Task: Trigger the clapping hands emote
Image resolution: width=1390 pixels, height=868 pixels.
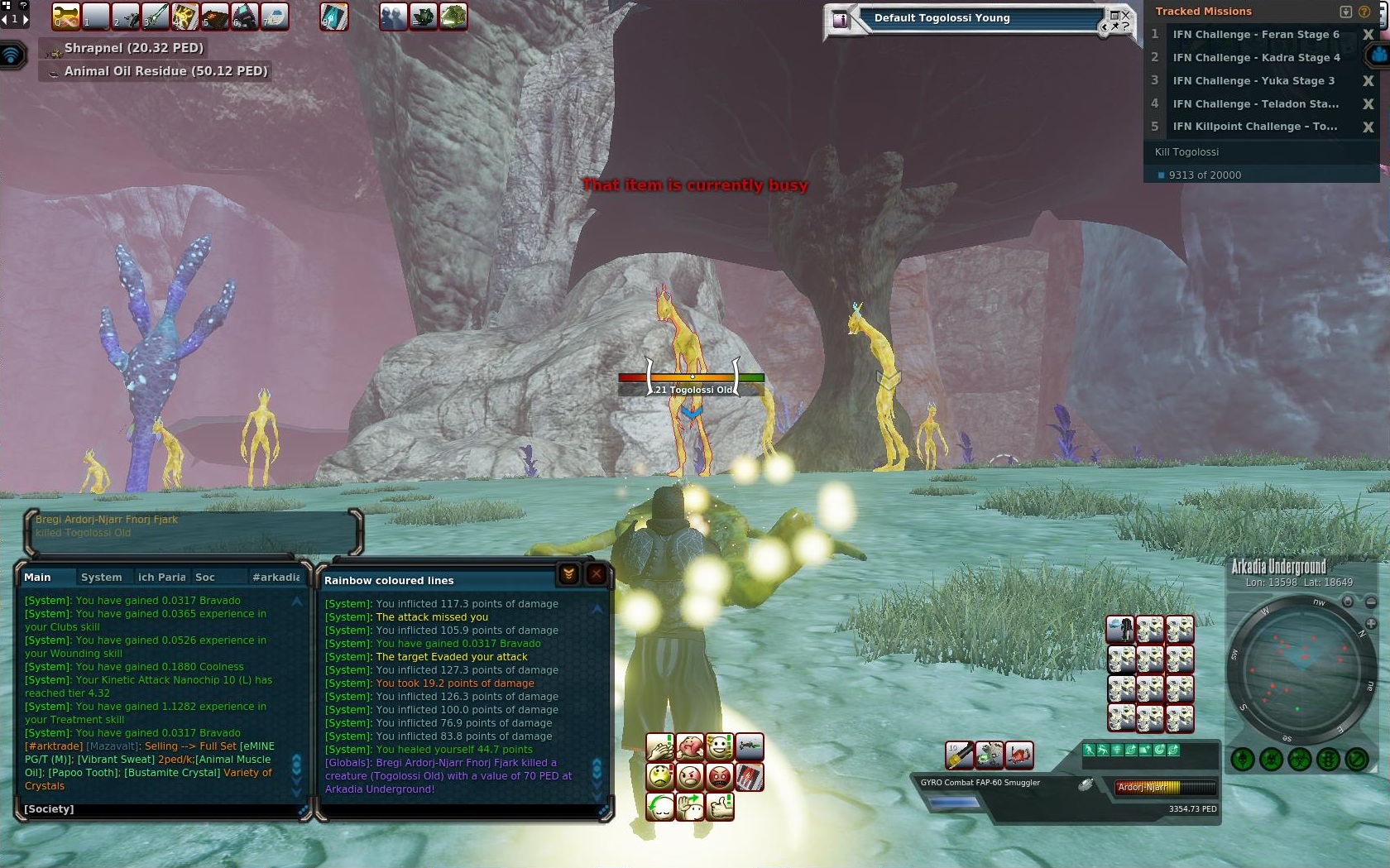Action: click(660, 747)
